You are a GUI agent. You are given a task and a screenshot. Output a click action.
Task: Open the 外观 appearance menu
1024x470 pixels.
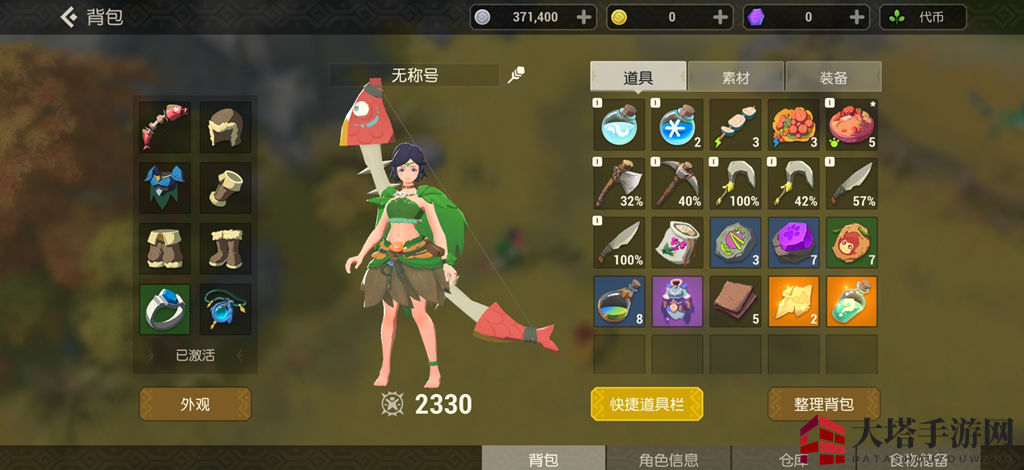(195, 404)
